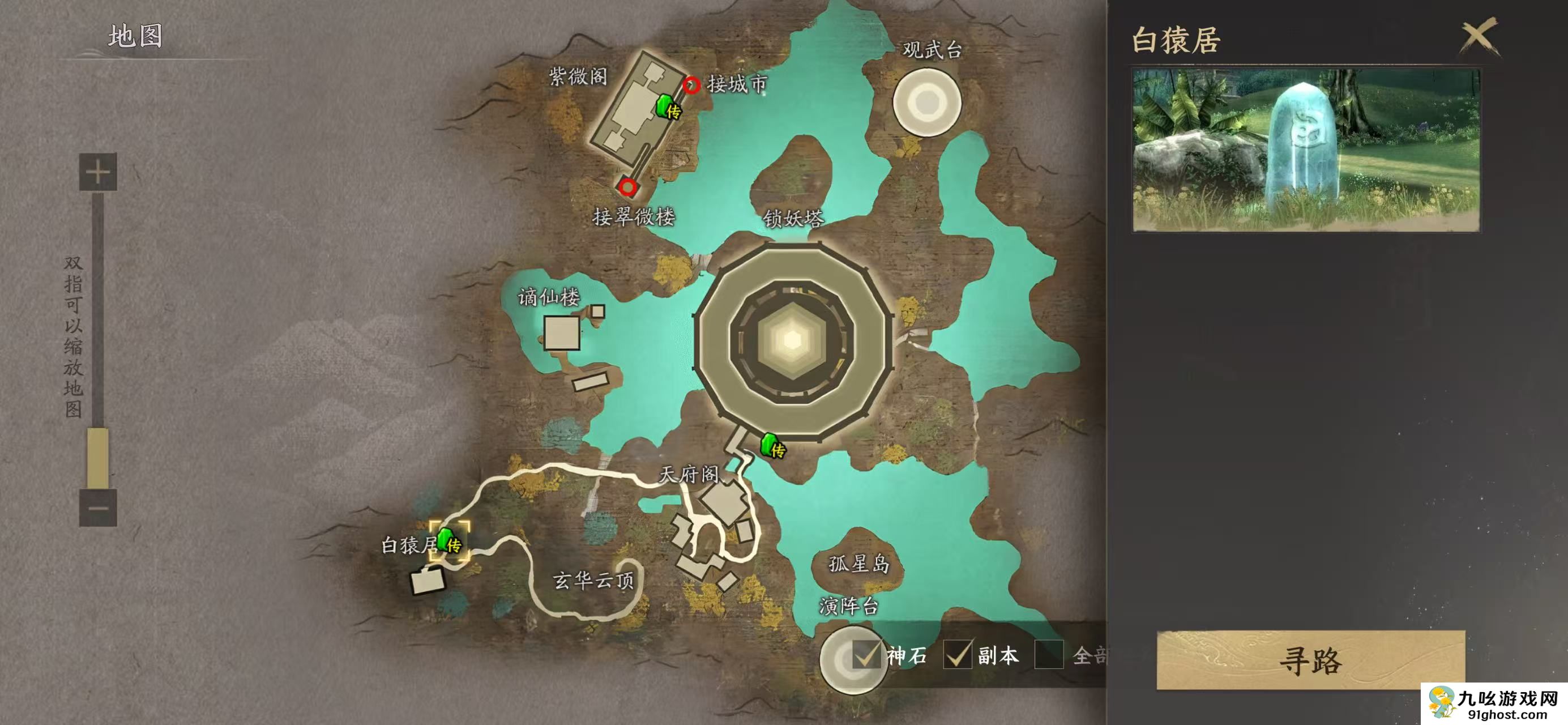This screenshot has width=1568, height=725.
Task: Select the teleport stone at 紫微阁
Action: (666, 107)
